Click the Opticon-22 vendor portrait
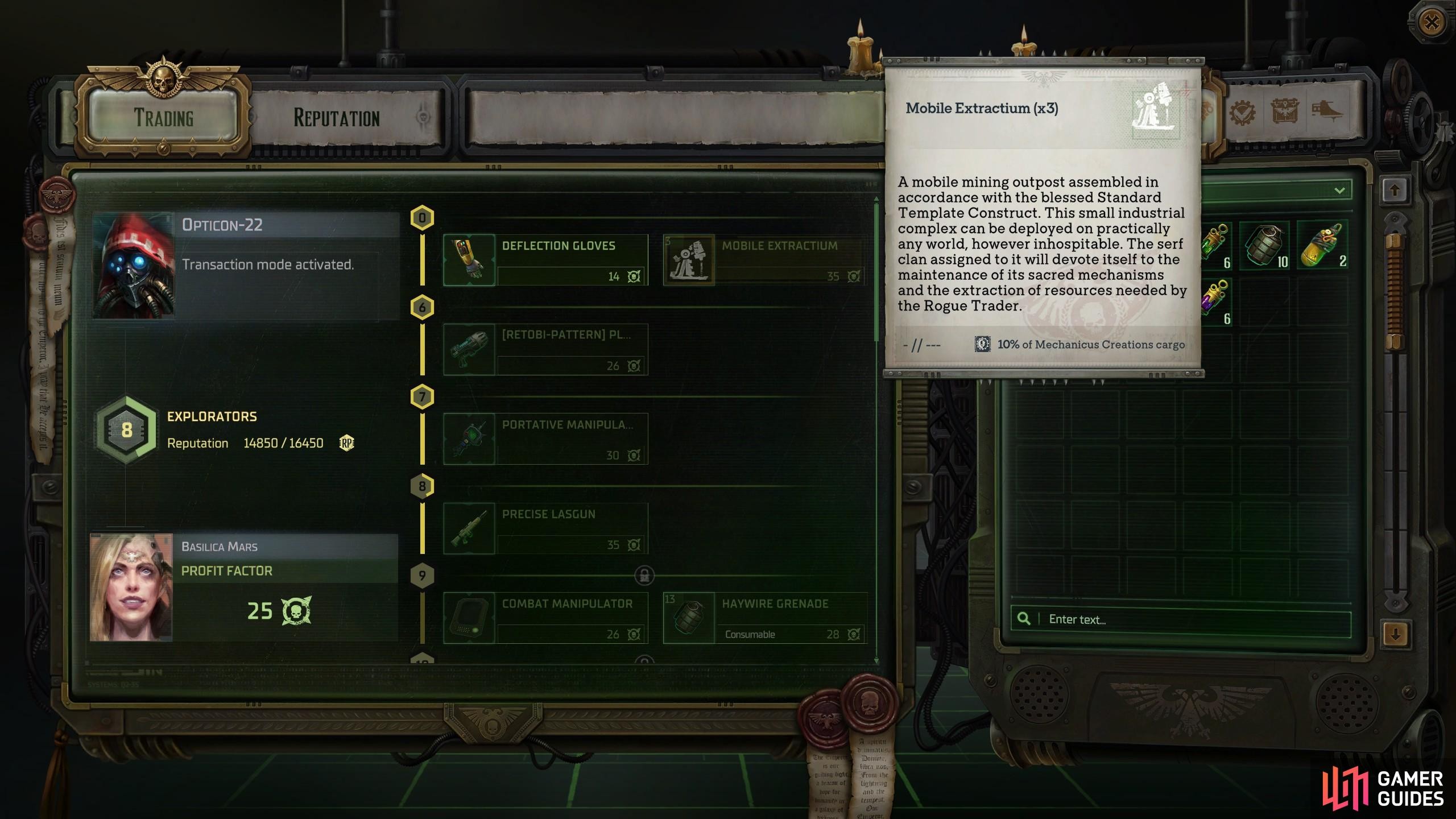 134,266
